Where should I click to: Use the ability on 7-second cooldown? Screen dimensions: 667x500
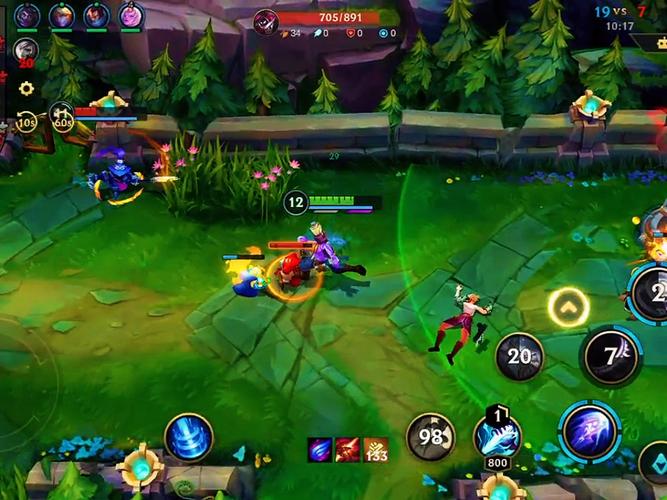[611, 355]
